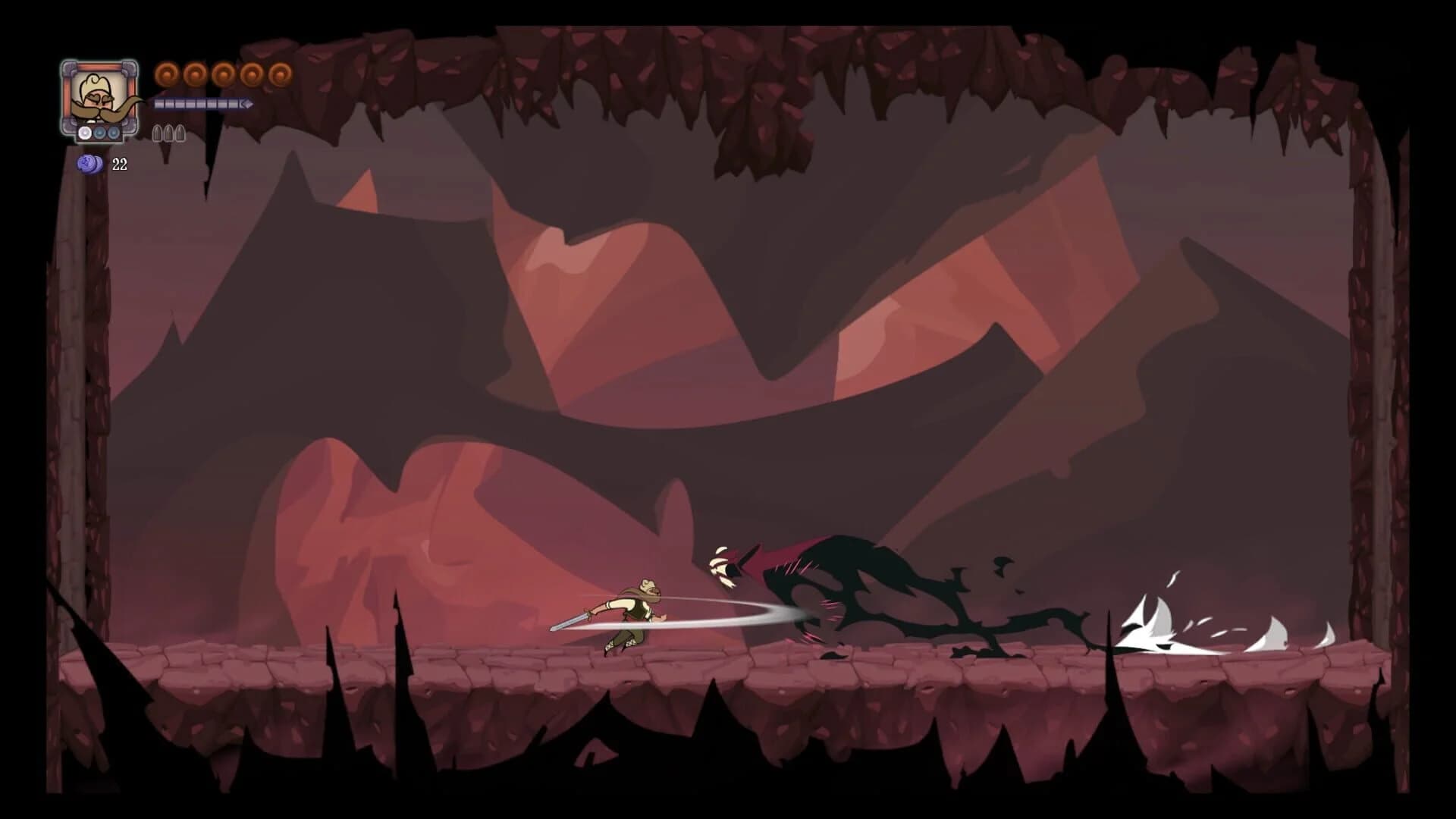Click the second orange health orb
Screen dimensions: 1456x819
tap(196, 74)
